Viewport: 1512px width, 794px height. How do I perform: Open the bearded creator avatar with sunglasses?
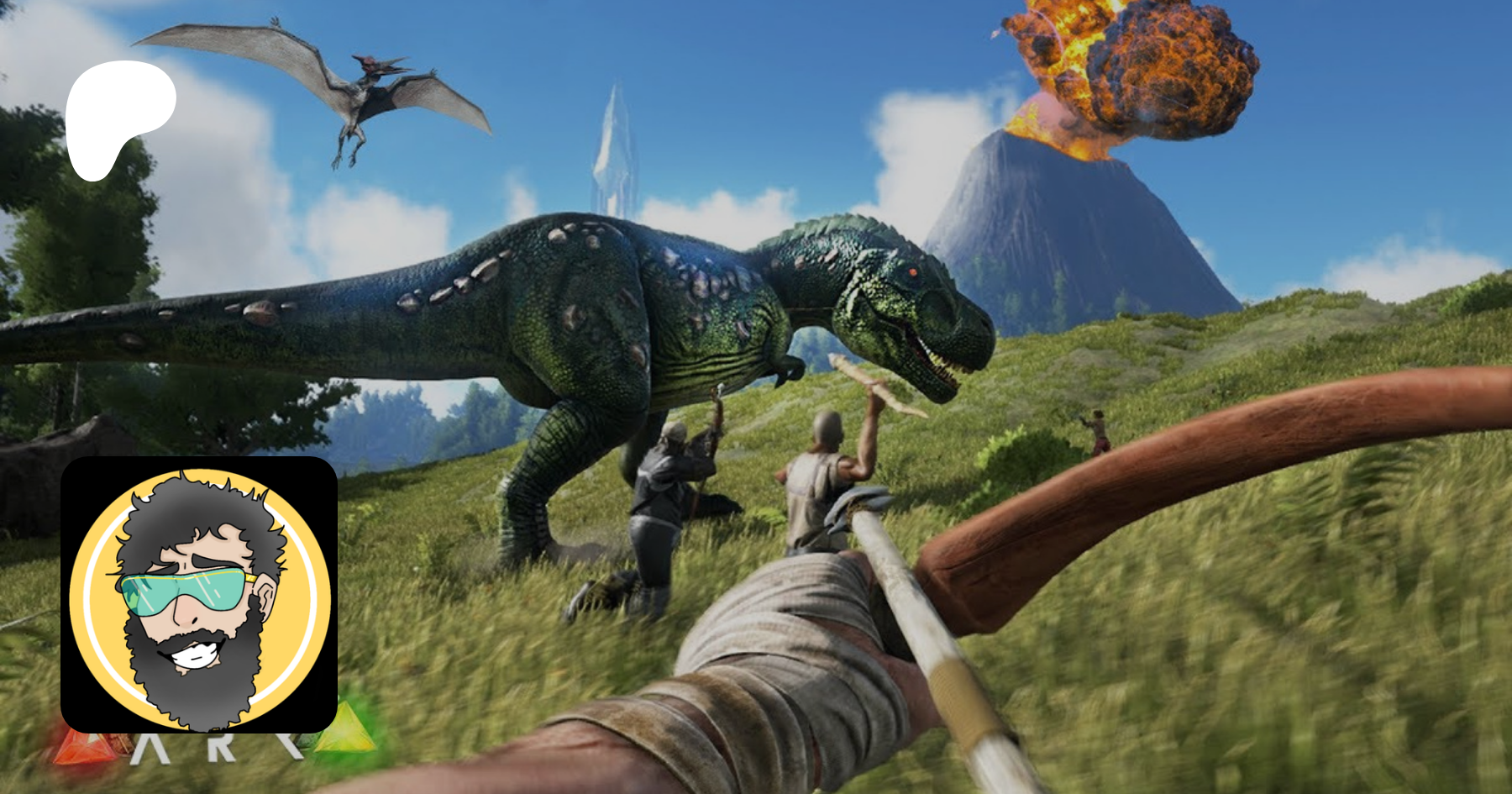click(x=199, y=595)
